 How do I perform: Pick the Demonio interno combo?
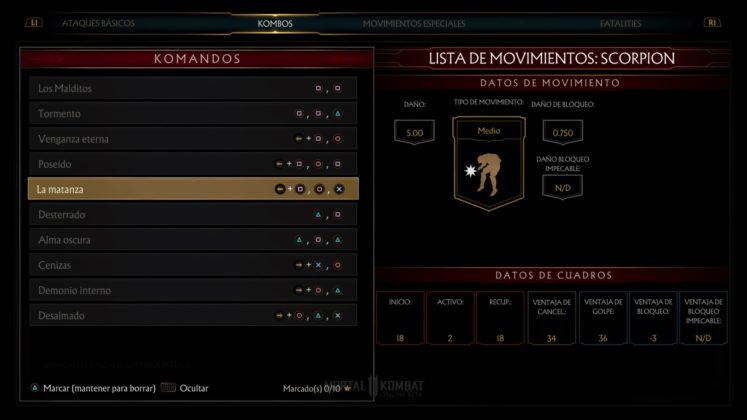[193, 290]
